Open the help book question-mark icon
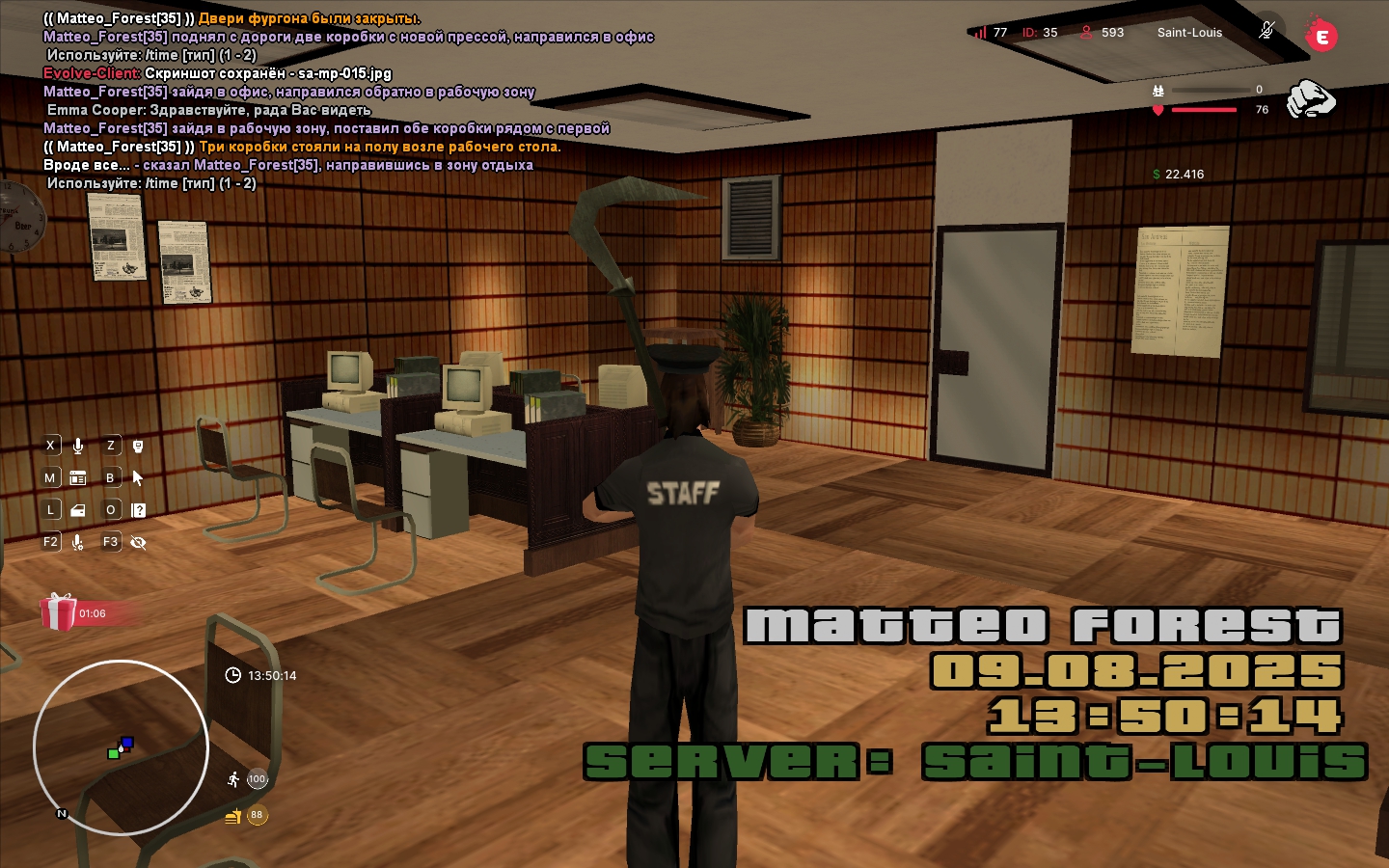Viewport: 1389px width, 868px height. pos(138,510)
